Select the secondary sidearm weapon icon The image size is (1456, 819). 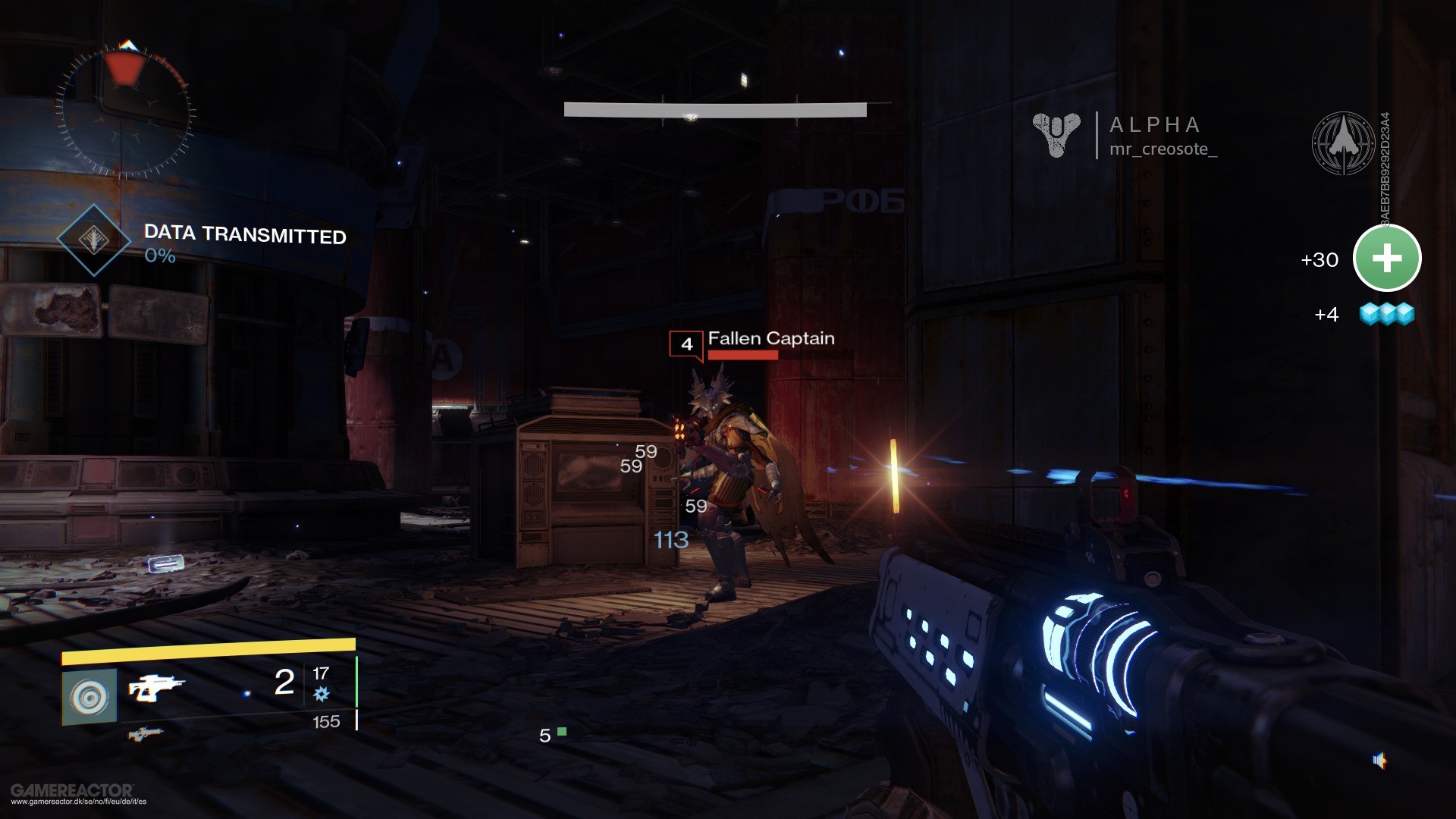click(x=146, y=731)
